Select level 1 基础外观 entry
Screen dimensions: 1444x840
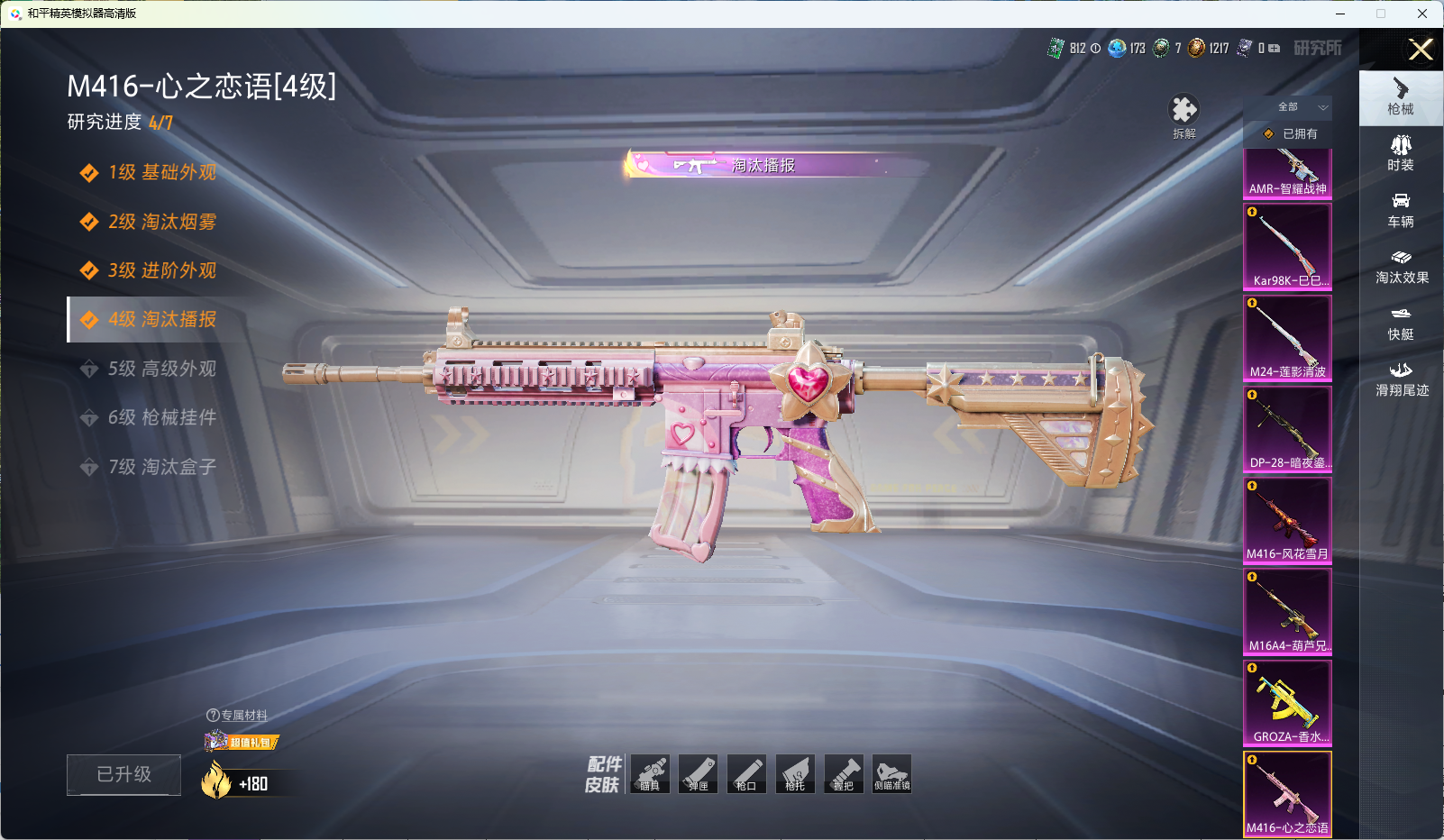161,172
